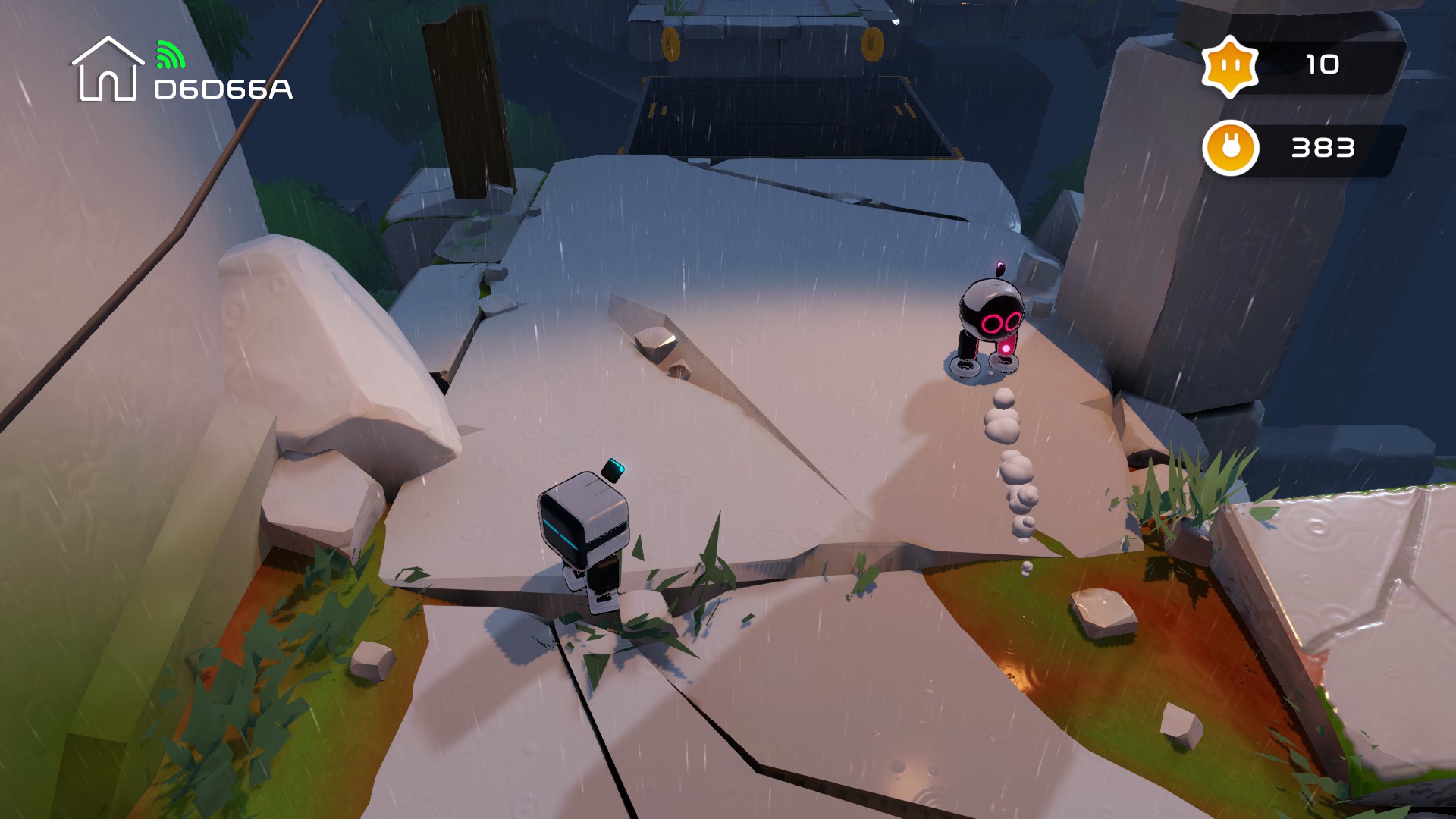Image resolution: width=1456 pixels, height=819 pixels.
Task: Click the home icon beside the room code
Action: point(108,70)
